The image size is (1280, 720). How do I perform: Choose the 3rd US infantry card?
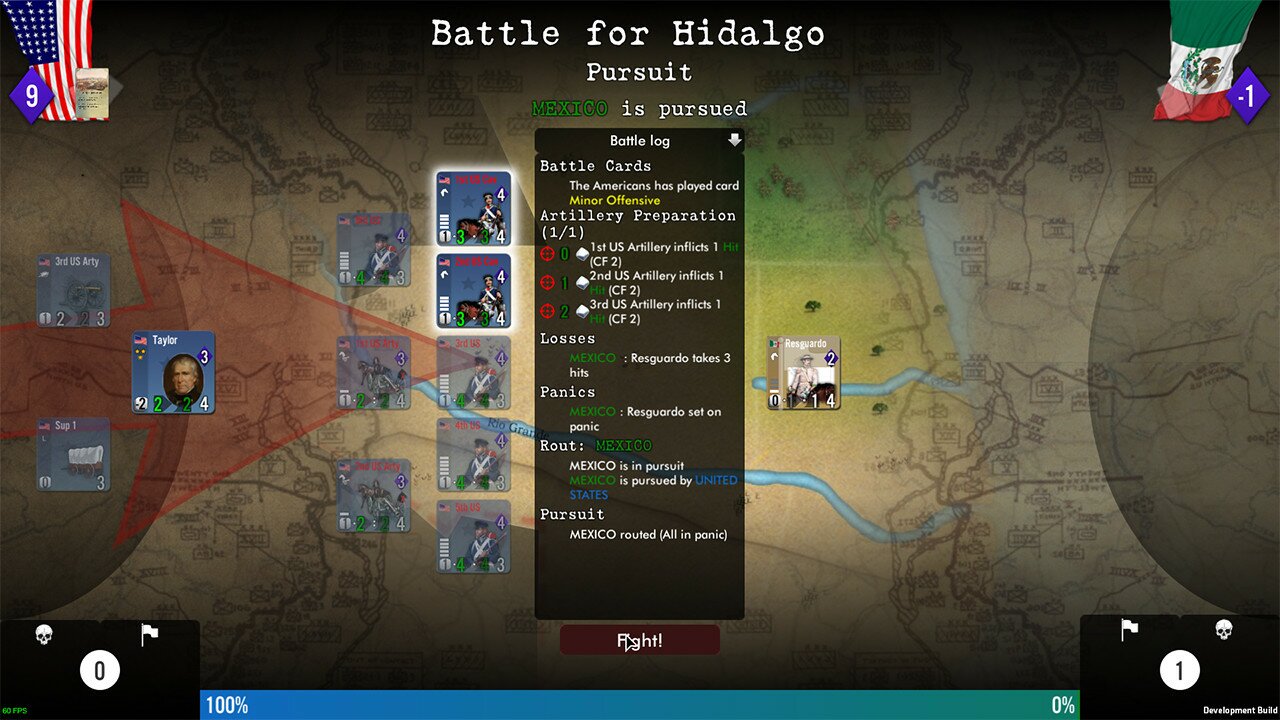point(474,373)
